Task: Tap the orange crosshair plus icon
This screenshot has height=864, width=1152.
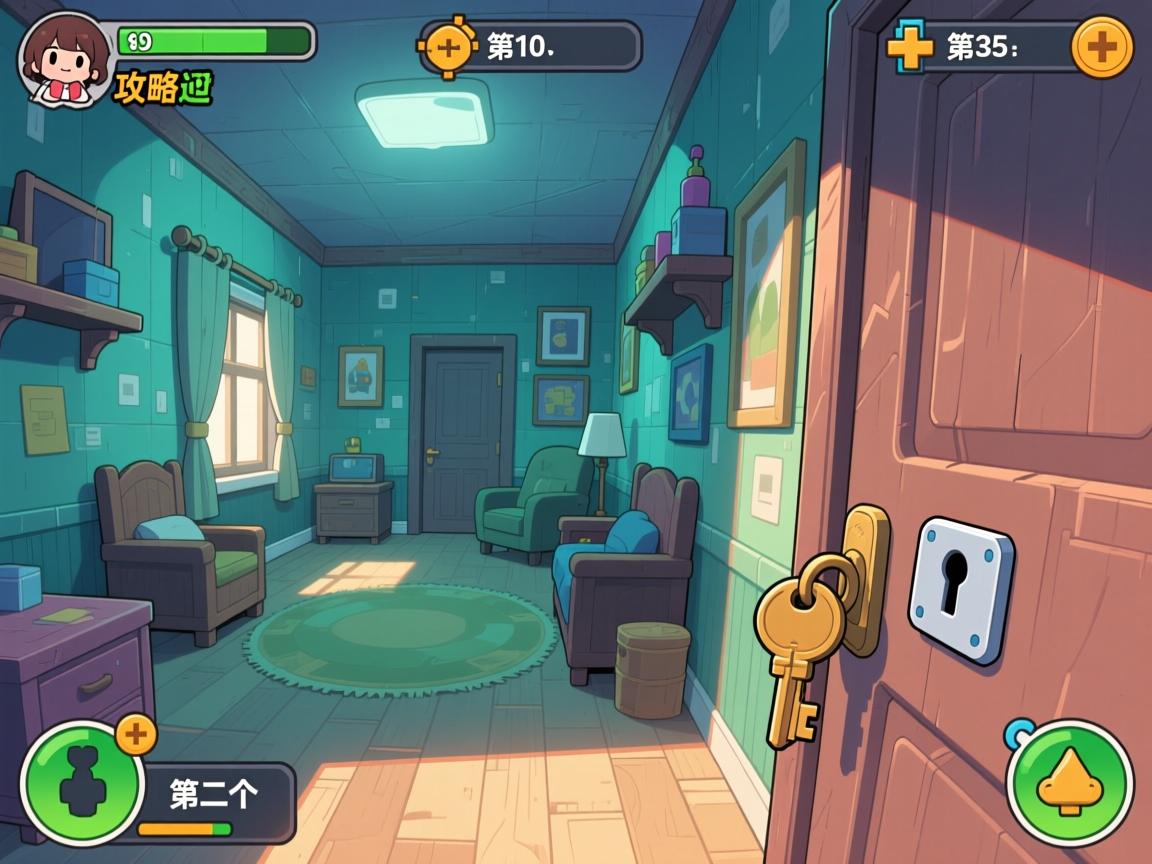Action: click(449, 46)
